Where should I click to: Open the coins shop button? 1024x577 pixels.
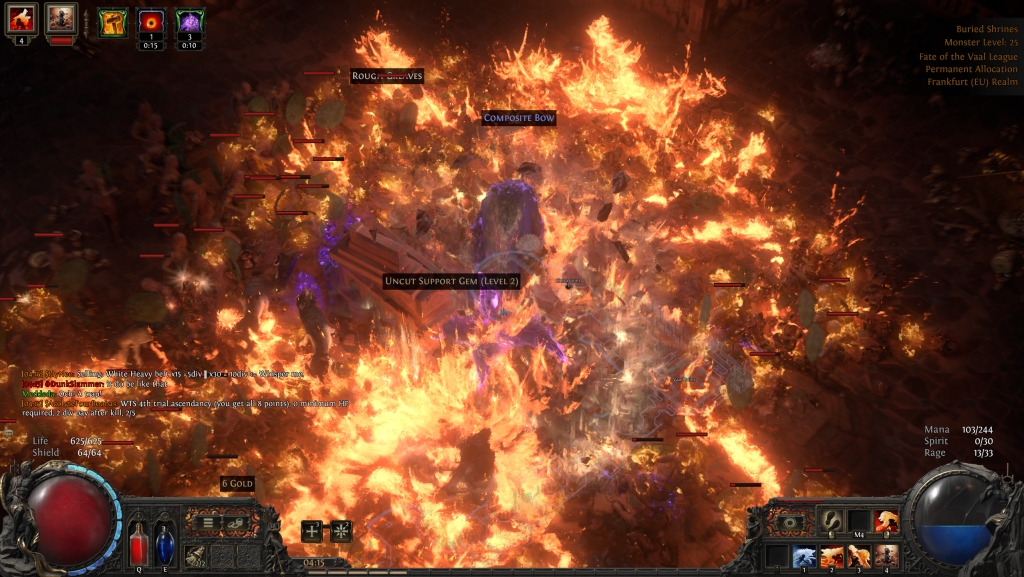point(236,522)
